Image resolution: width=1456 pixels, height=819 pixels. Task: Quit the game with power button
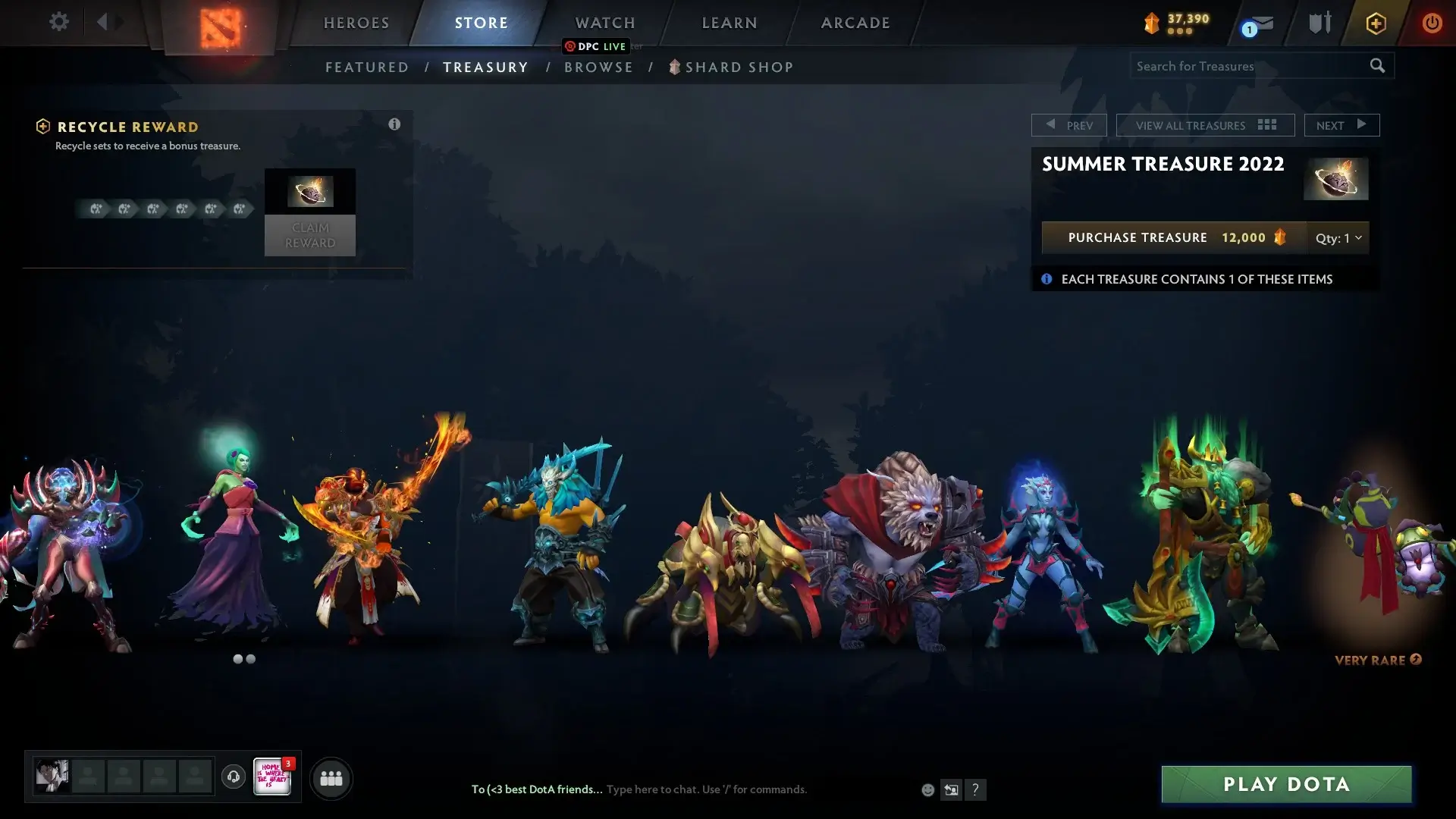1432,23
